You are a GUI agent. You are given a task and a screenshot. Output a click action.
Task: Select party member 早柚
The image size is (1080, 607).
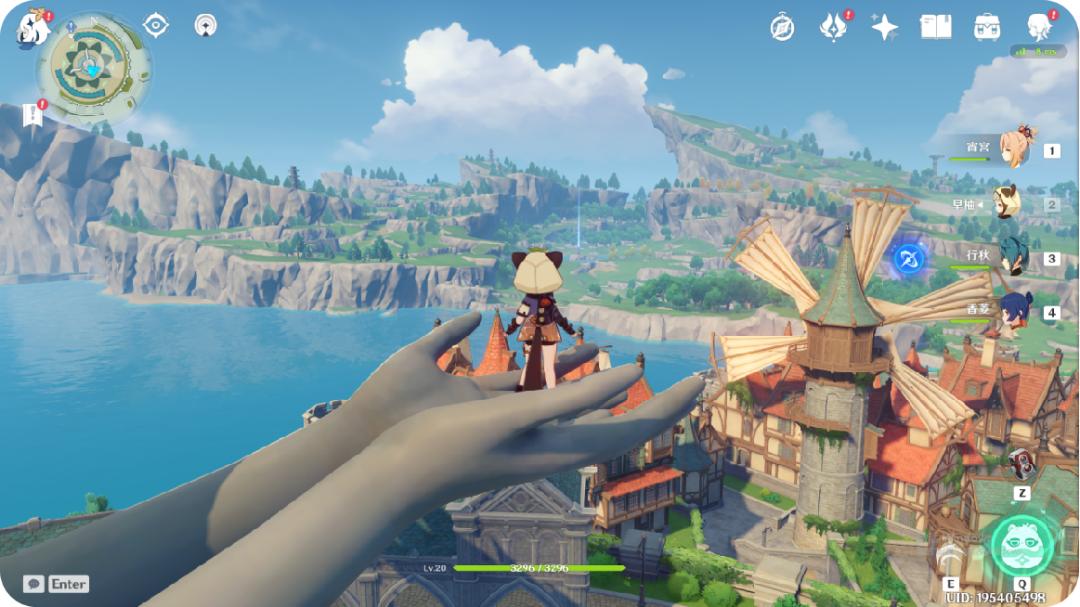point(1008,203)
